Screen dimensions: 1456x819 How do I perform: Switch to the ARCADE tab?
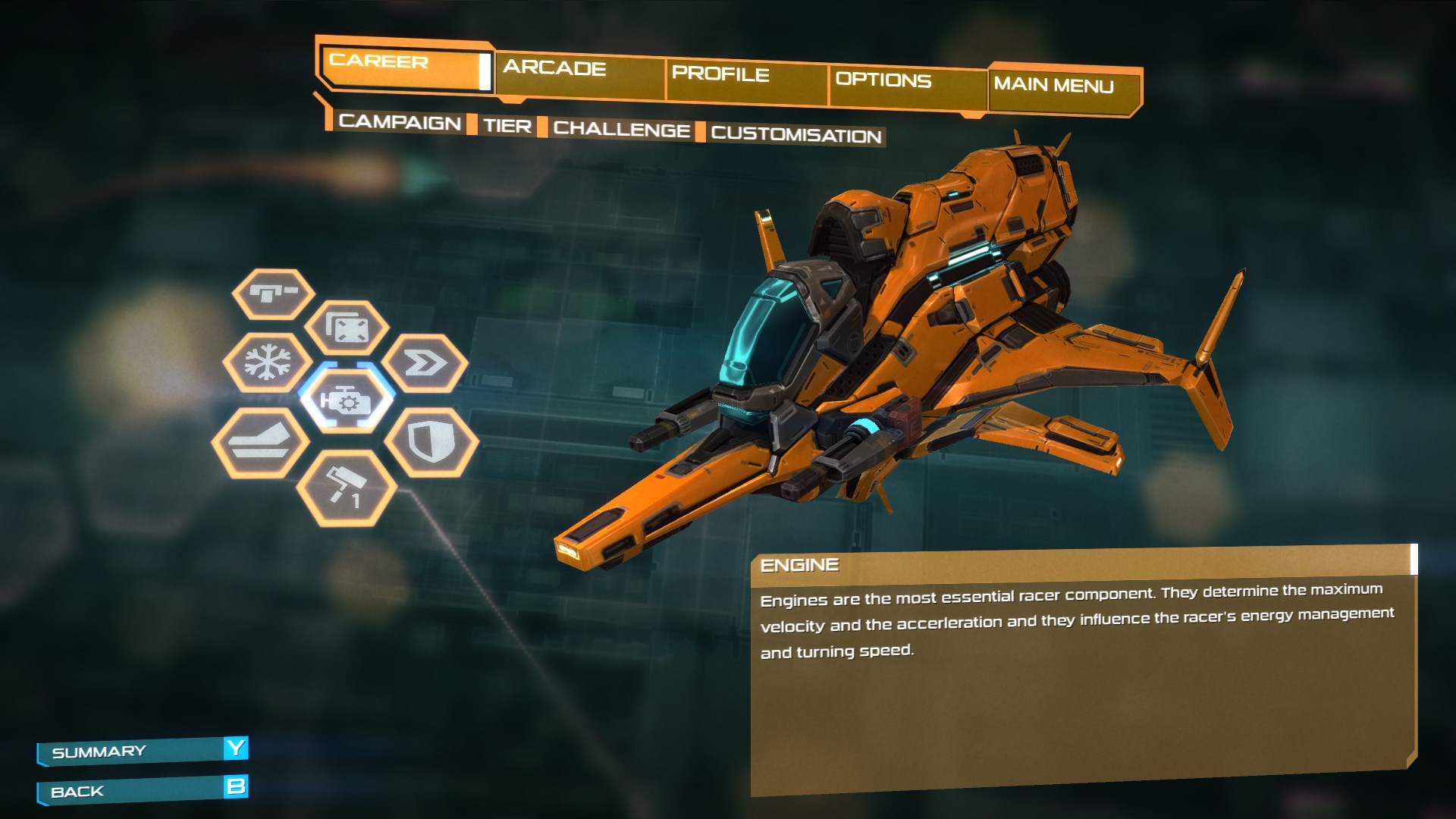click(x=557, y=70)
